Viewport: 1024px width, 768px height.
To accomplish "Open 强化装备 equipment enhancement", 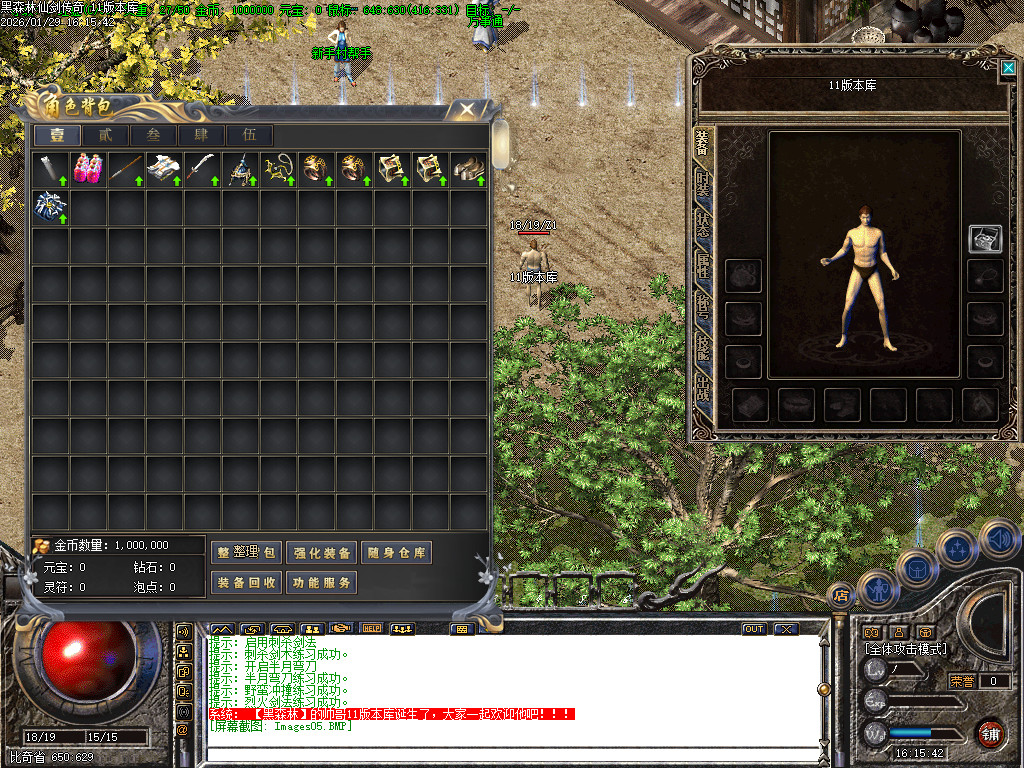I will click(x=321, y=553).
